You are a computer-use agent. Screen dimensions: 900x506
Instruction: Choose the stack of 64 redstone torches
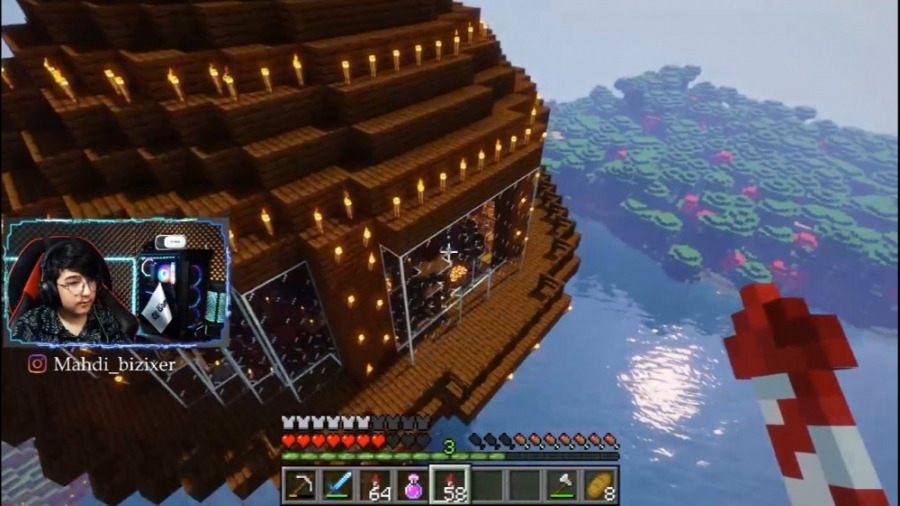375,485
